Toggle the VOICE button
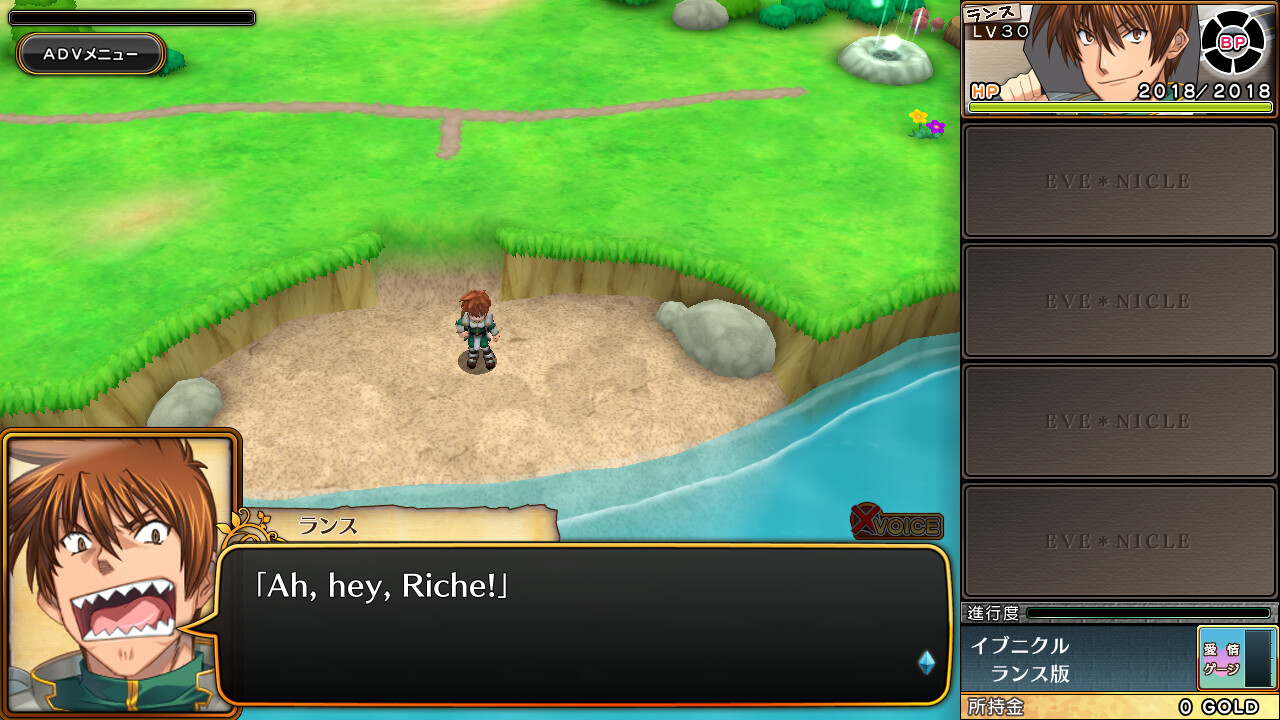Image resolution: width=1280 pixels, height=720 pixels. [897, 523]
